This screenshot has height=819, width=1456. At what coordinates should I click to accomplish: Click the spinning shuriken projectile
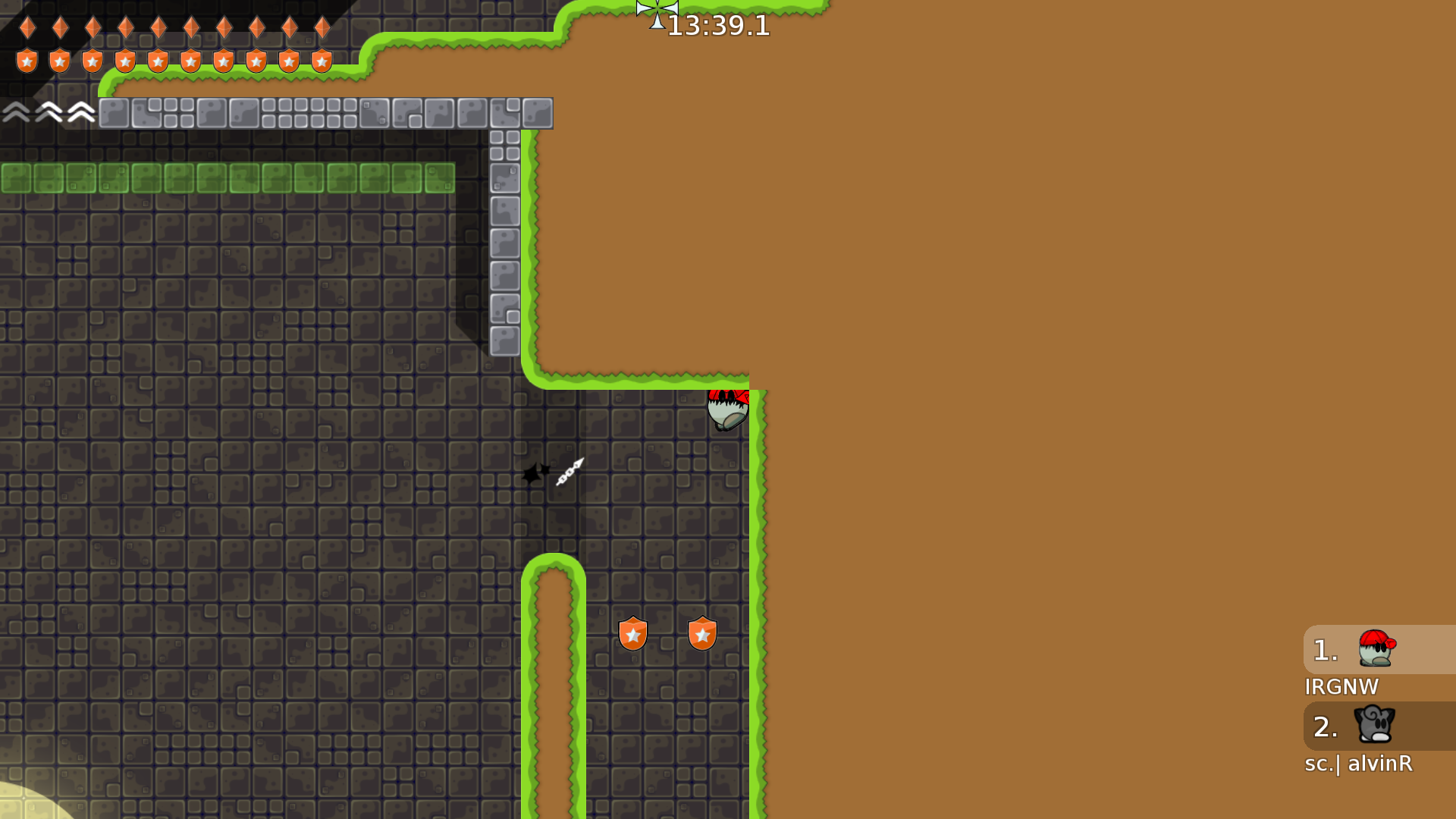click(x=570, y=472)
